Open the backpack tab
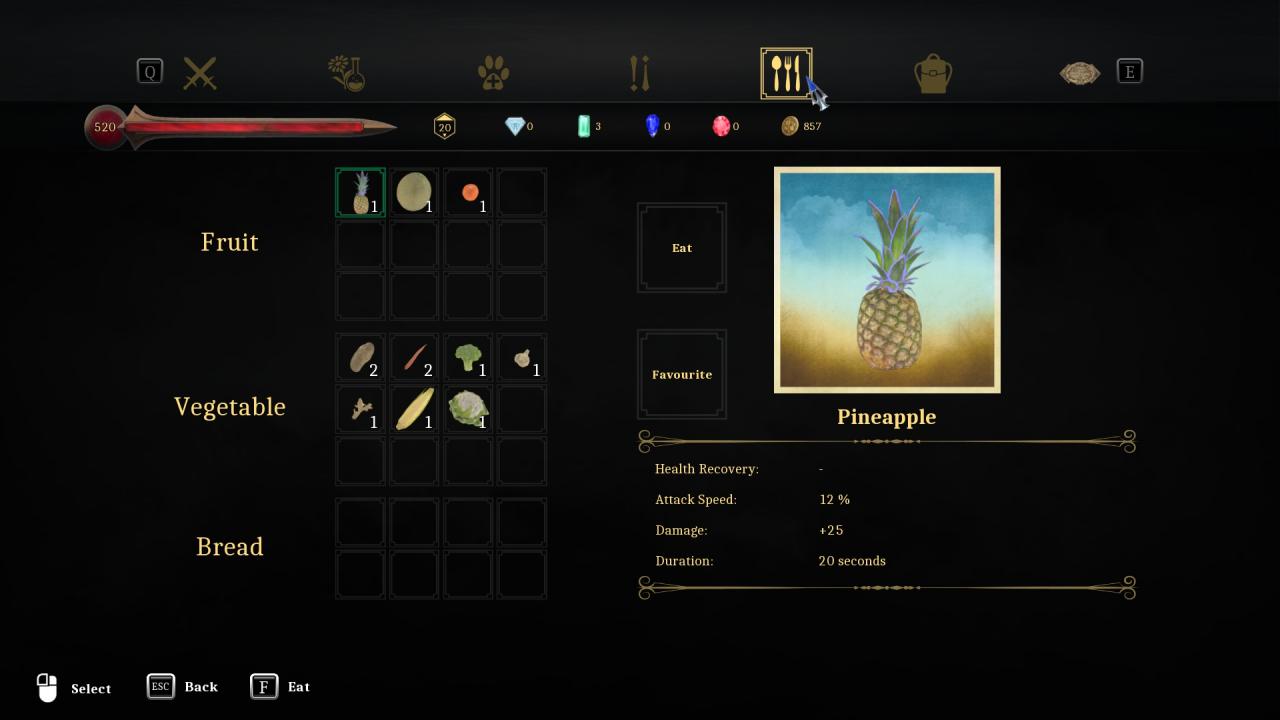This screenshot has height=720, width=1280. 933,73
